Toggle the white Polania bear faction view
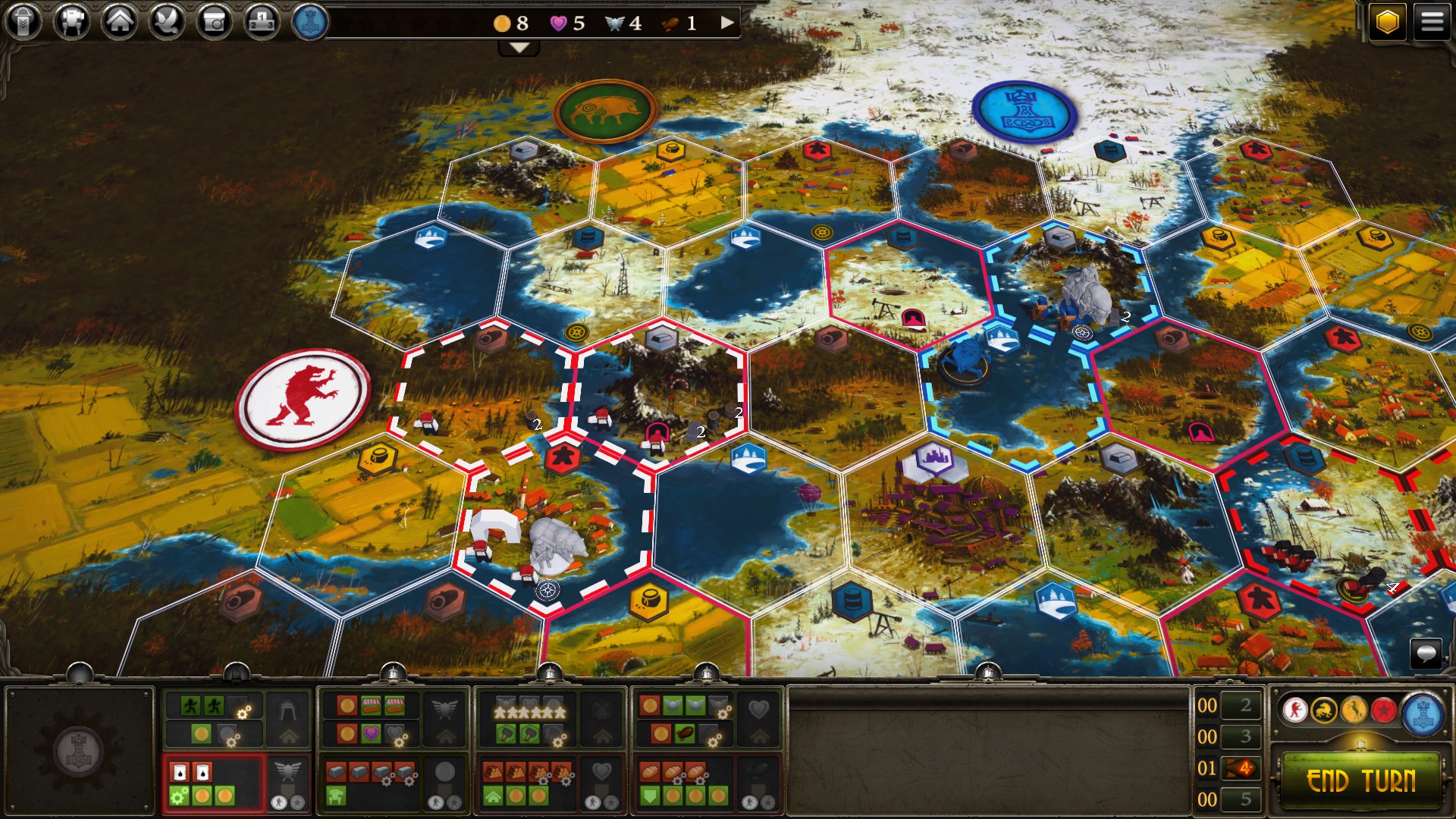 1296,710
